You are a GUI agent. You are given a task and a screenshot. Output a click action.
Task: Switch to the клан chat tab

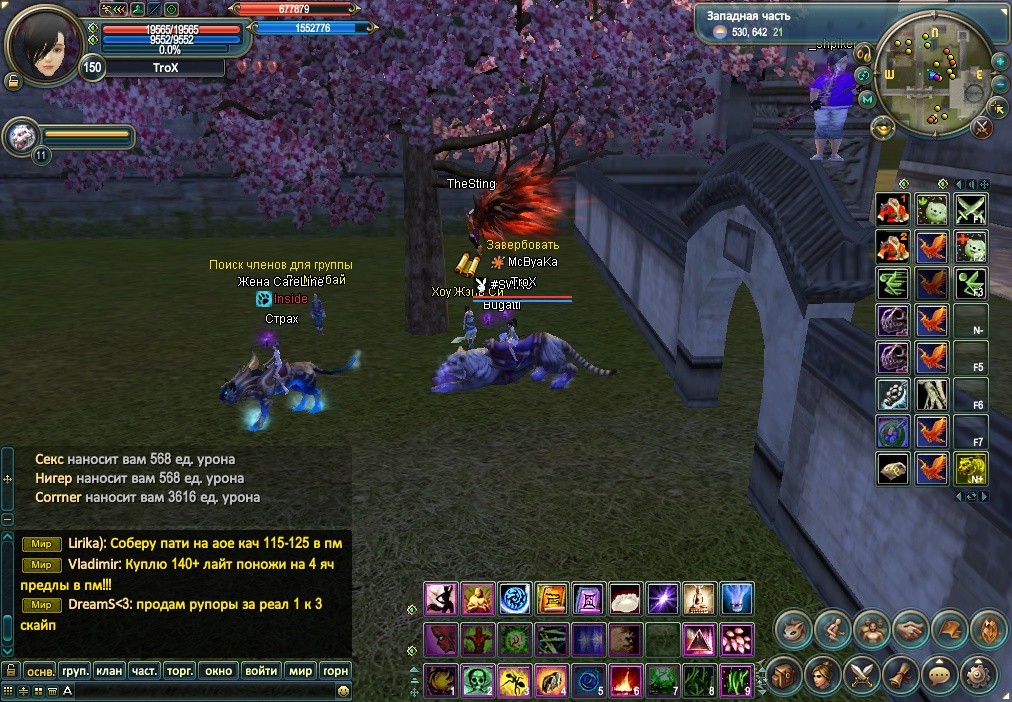[x=110, y=671]
